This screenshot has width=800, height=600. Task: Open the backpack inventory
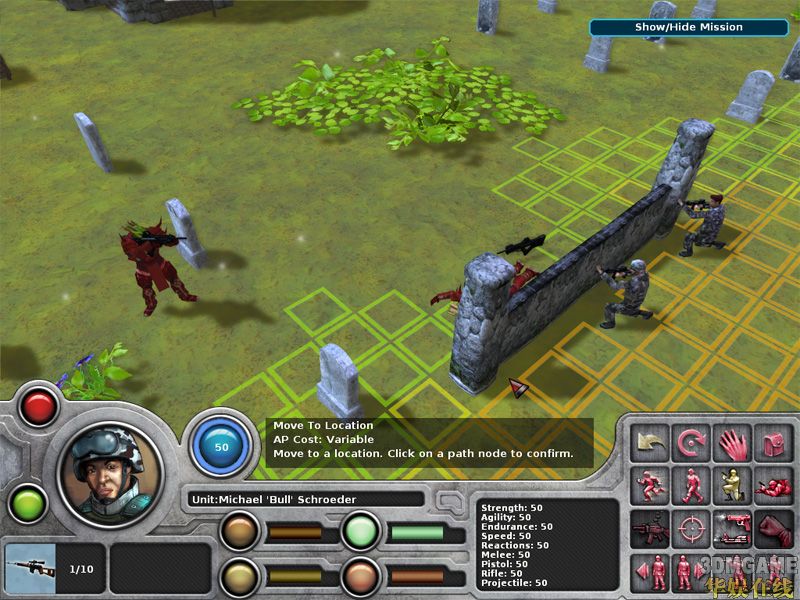[x=774, y=443]
